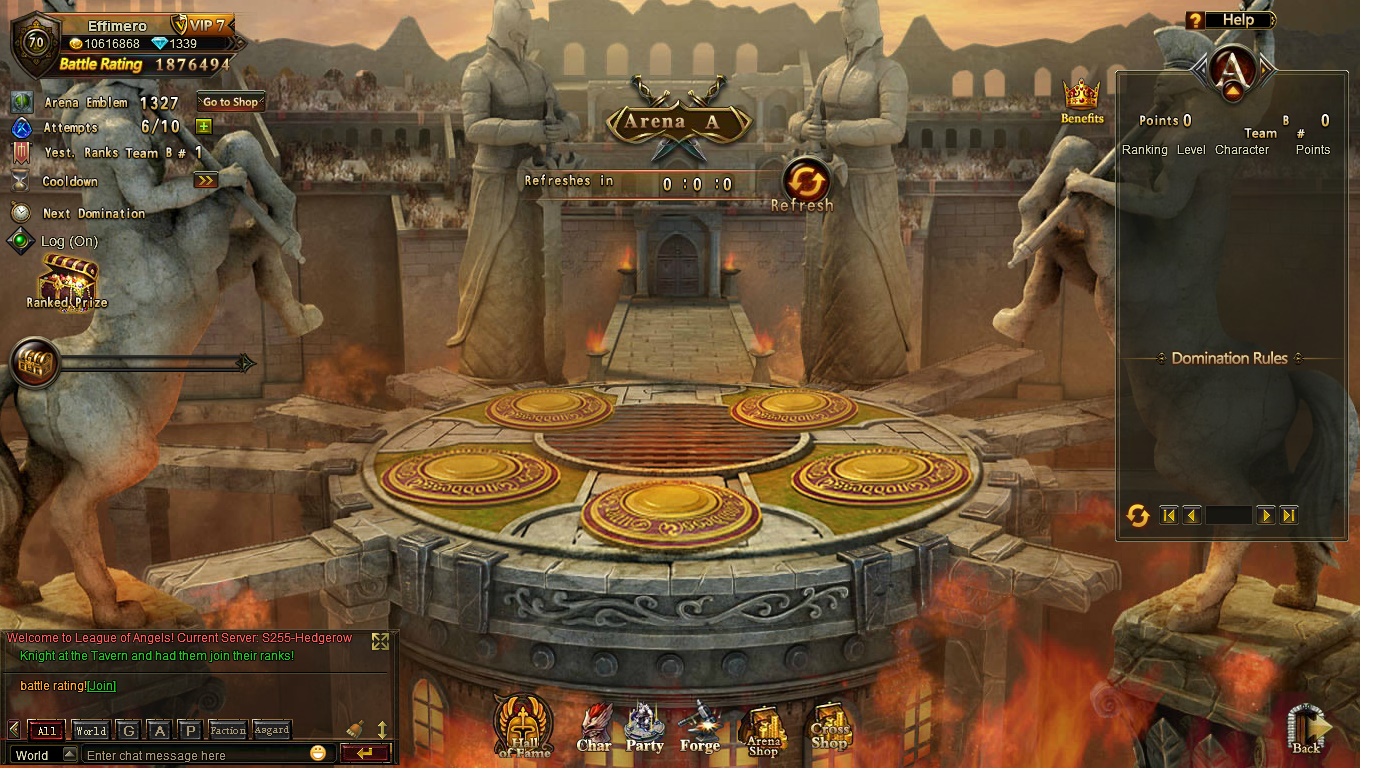Open the Char menu
Viewport: 1386px width, 774px height.
594,728
